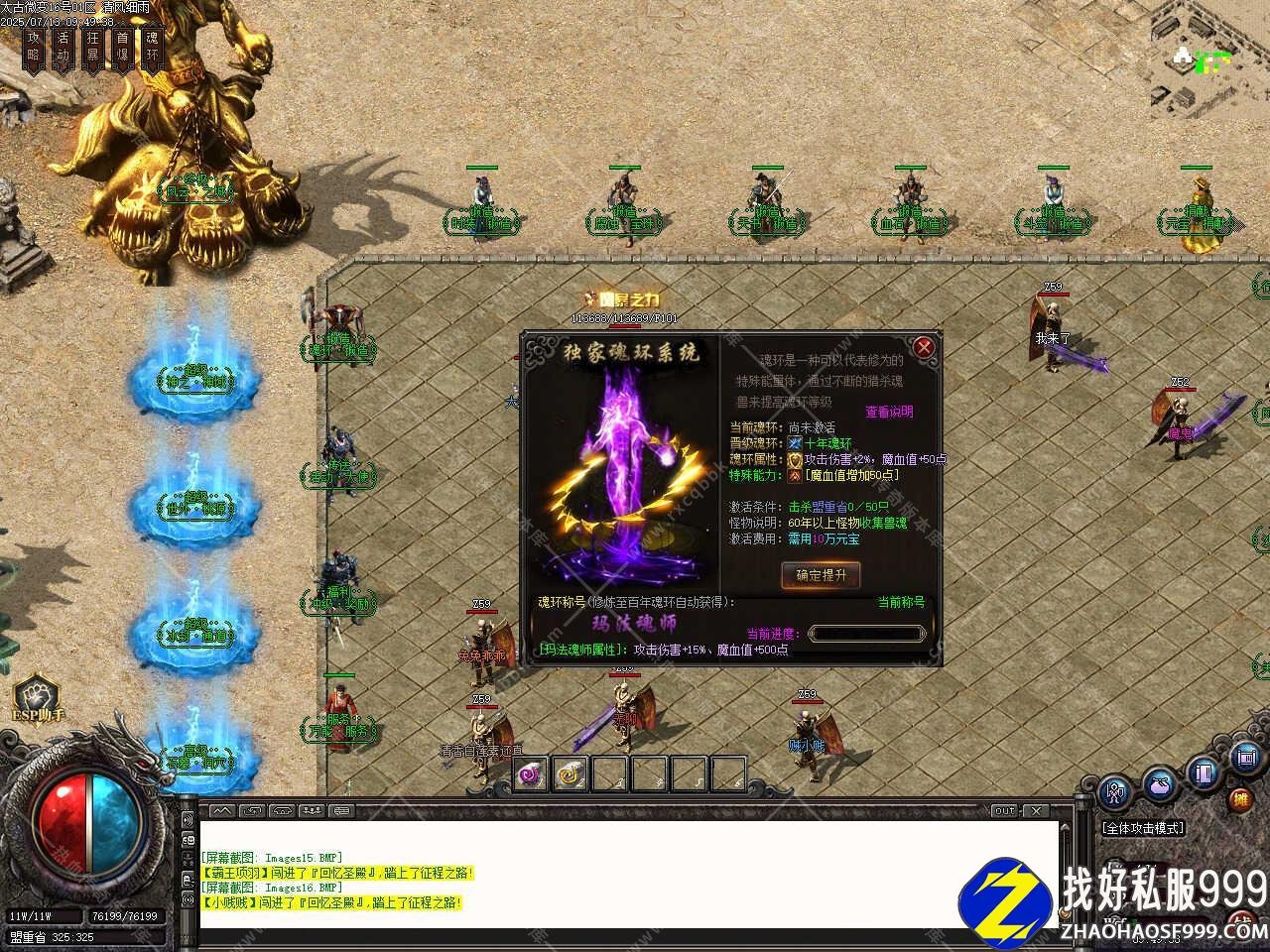The image size is (1270, 952).
Task: Confirm upgrade with the 确定提升 button
Action: [x=821, y=575]
